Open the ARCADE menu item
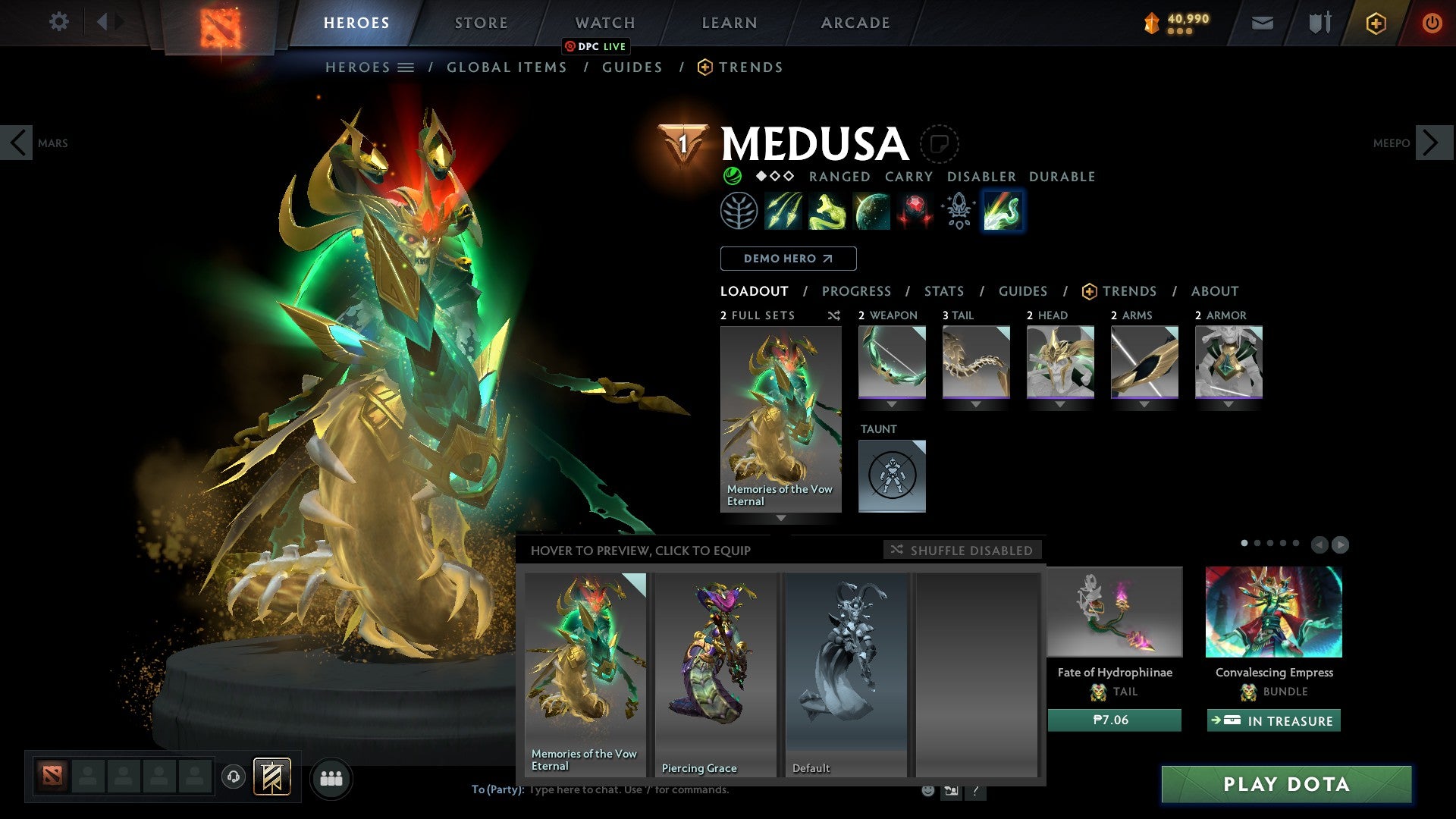The image size is (1456, 819). coord(855,23)
